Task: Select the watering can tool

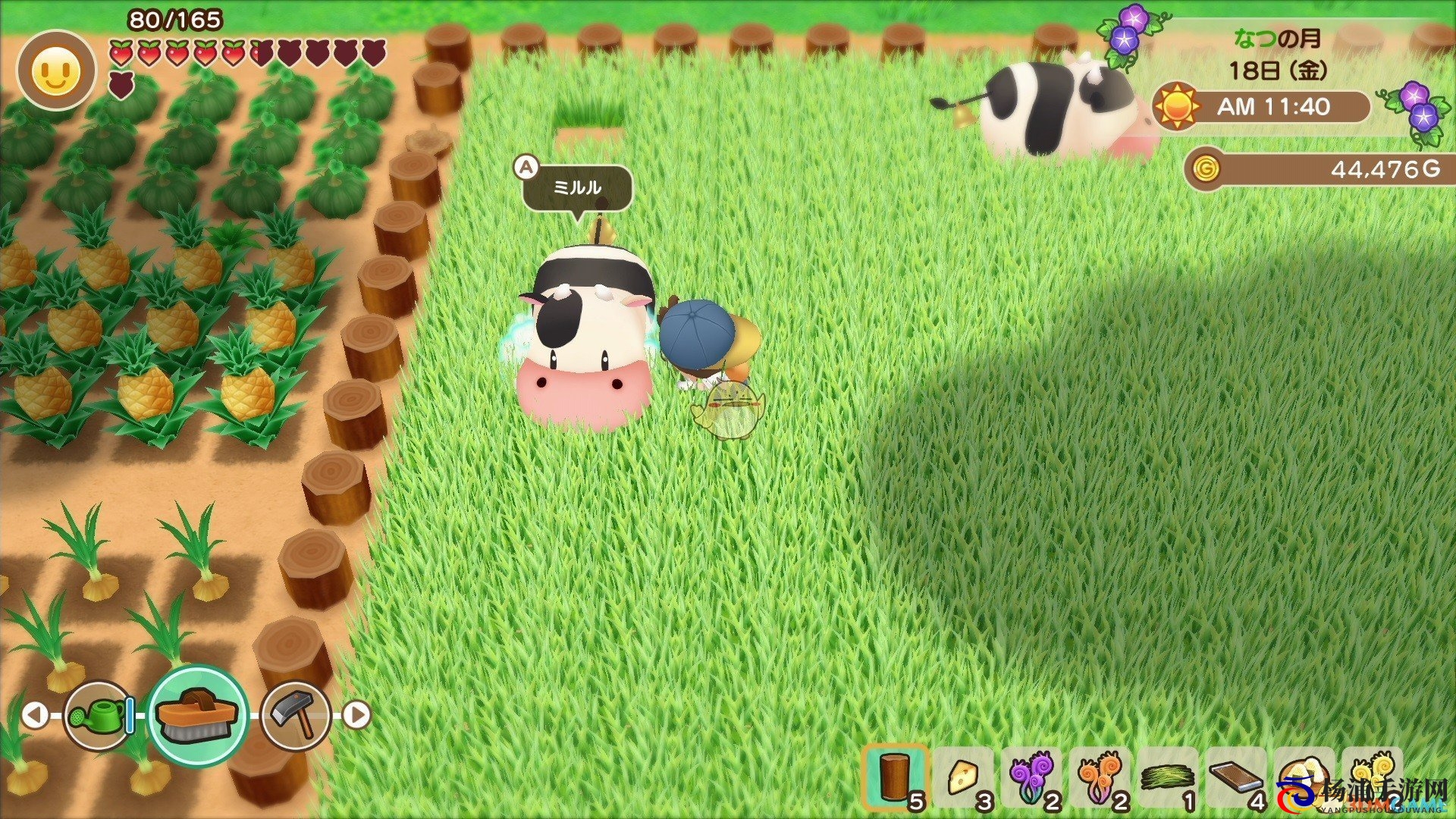Action: pos(97,714)
